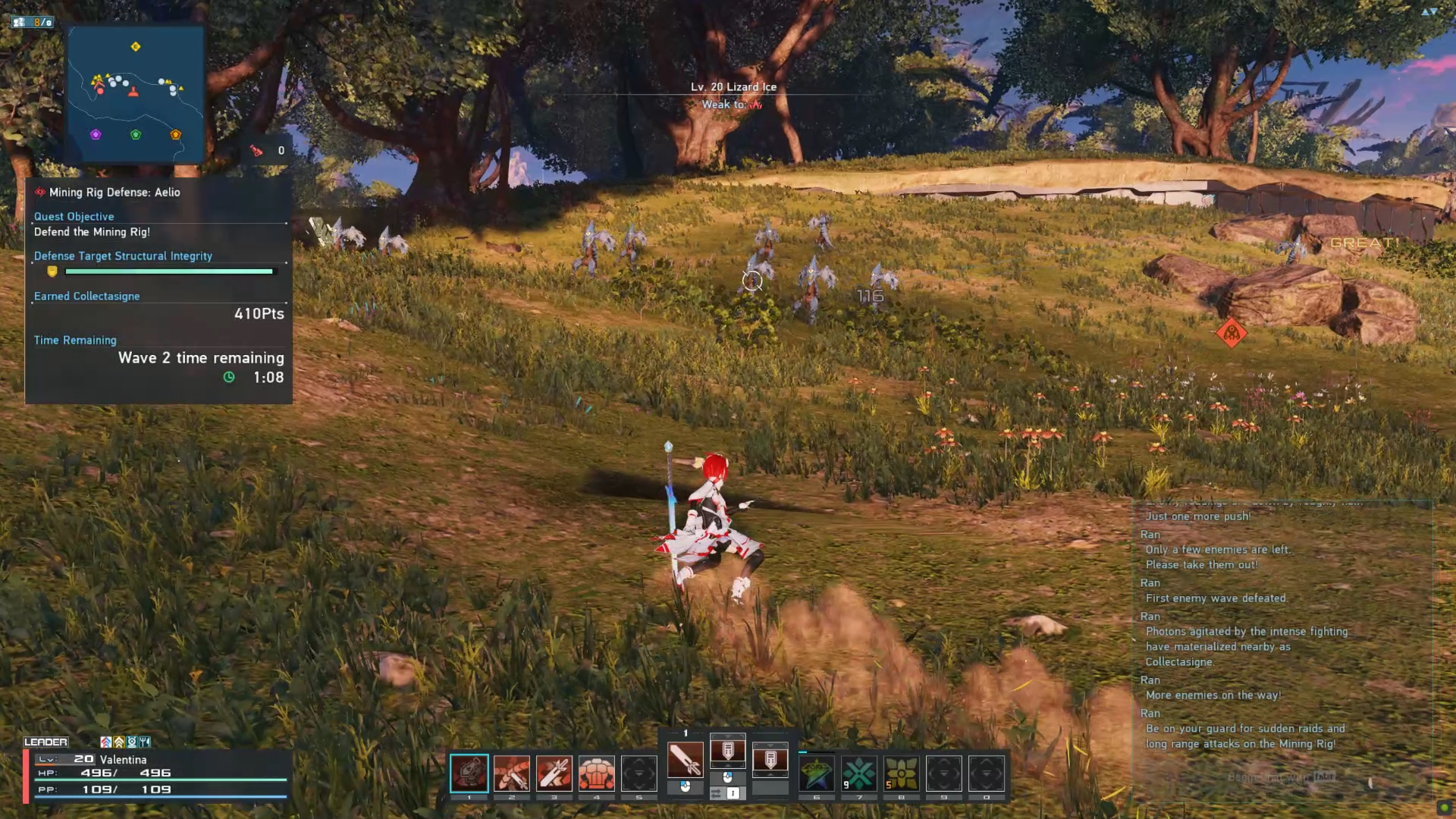The width and height of the screenshot is (1456, 819).
Task: Click the red mineral counter icon below the minimap
Action: pyautogui.click(x=258, y=149)
